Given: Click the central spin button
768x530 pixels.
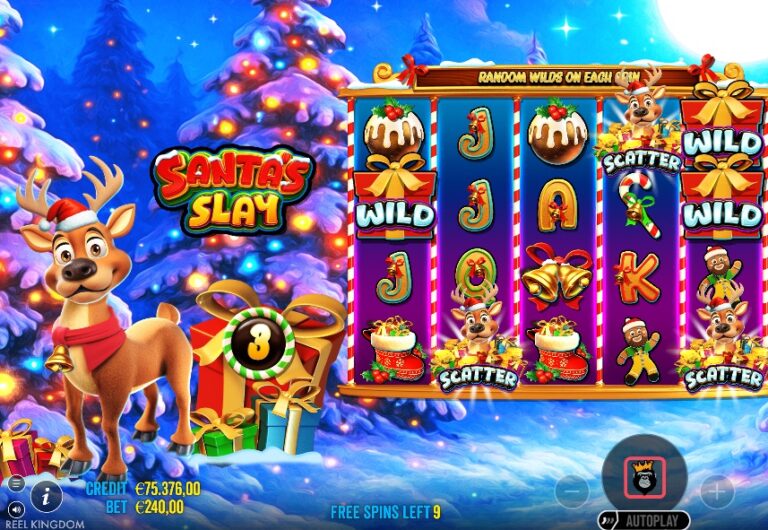Looking at the screenshot, I should coord(643,476).
